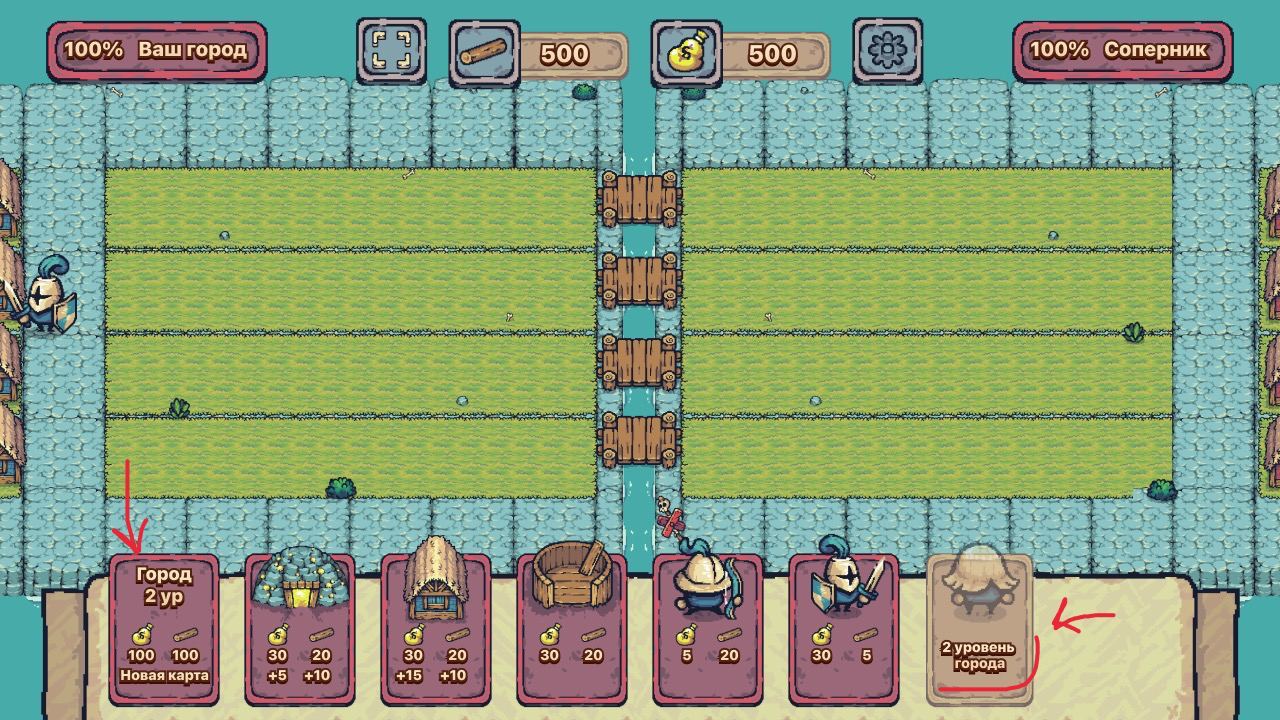Image resolution: width=1280 pixels, height=720 pixels.
Task: Toggle fullscreen mode button
Action: coord(391,50)
